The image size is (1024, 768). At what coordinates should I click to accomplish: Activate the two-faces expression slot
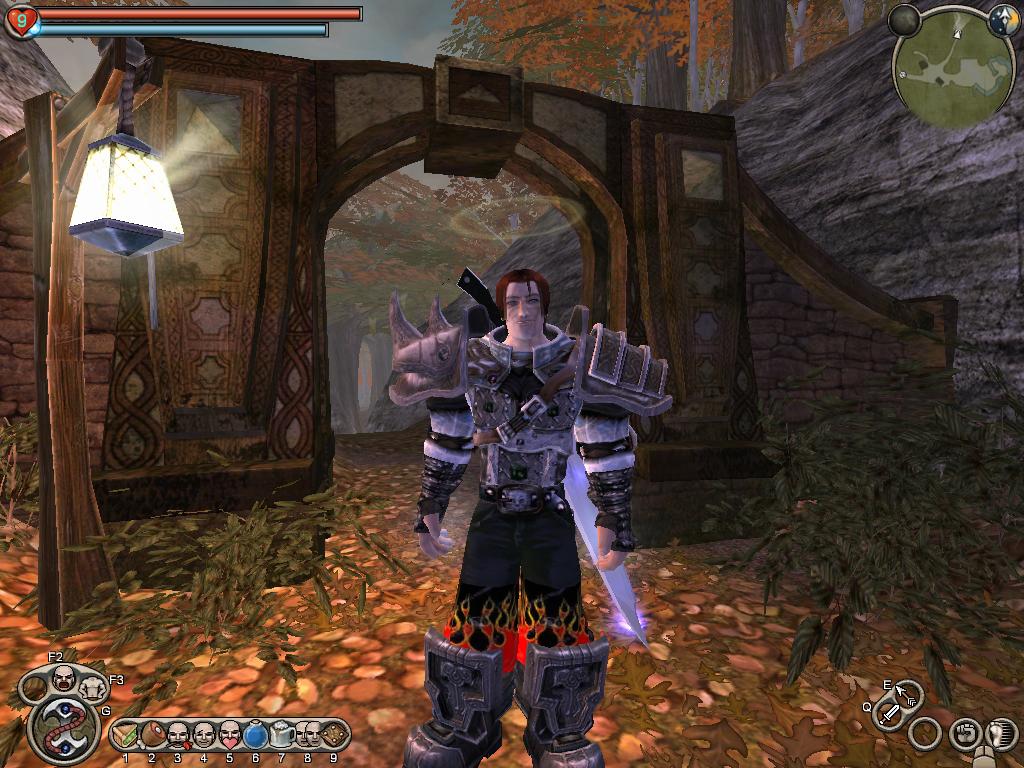pos(307,736)
